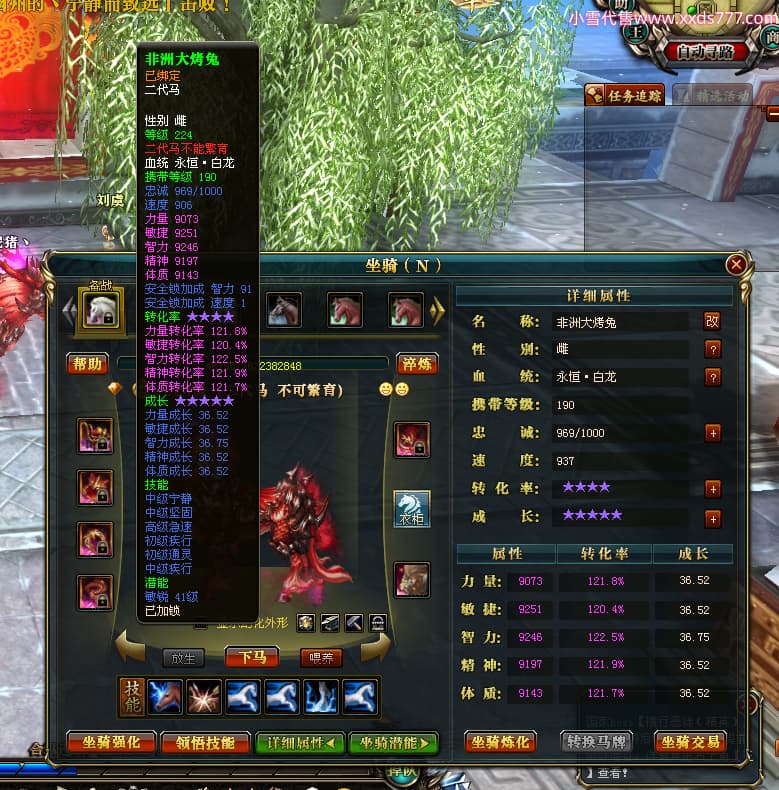Screen dimensions: 779x790
Task: Click the 放生 release button
Action: tap(183, 657)
